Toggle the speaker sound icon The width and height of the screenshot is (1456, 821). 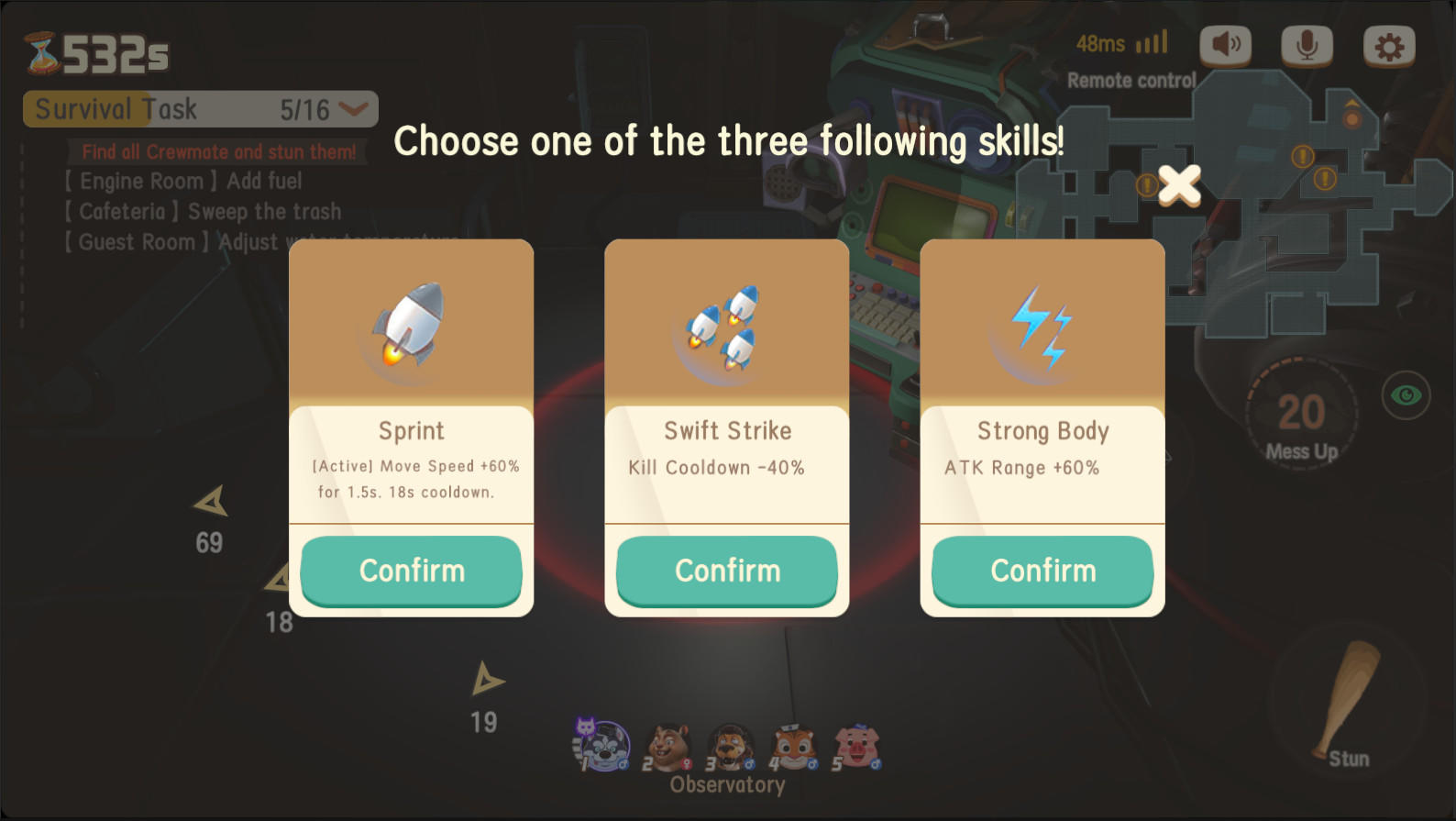tap(1225, 45)
